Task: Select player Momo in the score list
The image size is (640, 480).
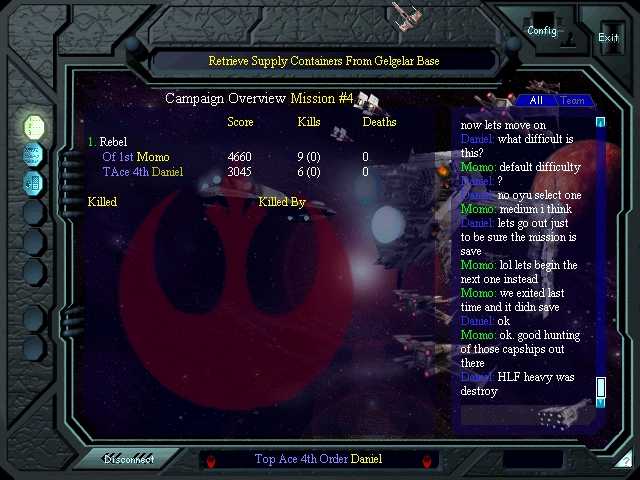Action: pos(153,157)
